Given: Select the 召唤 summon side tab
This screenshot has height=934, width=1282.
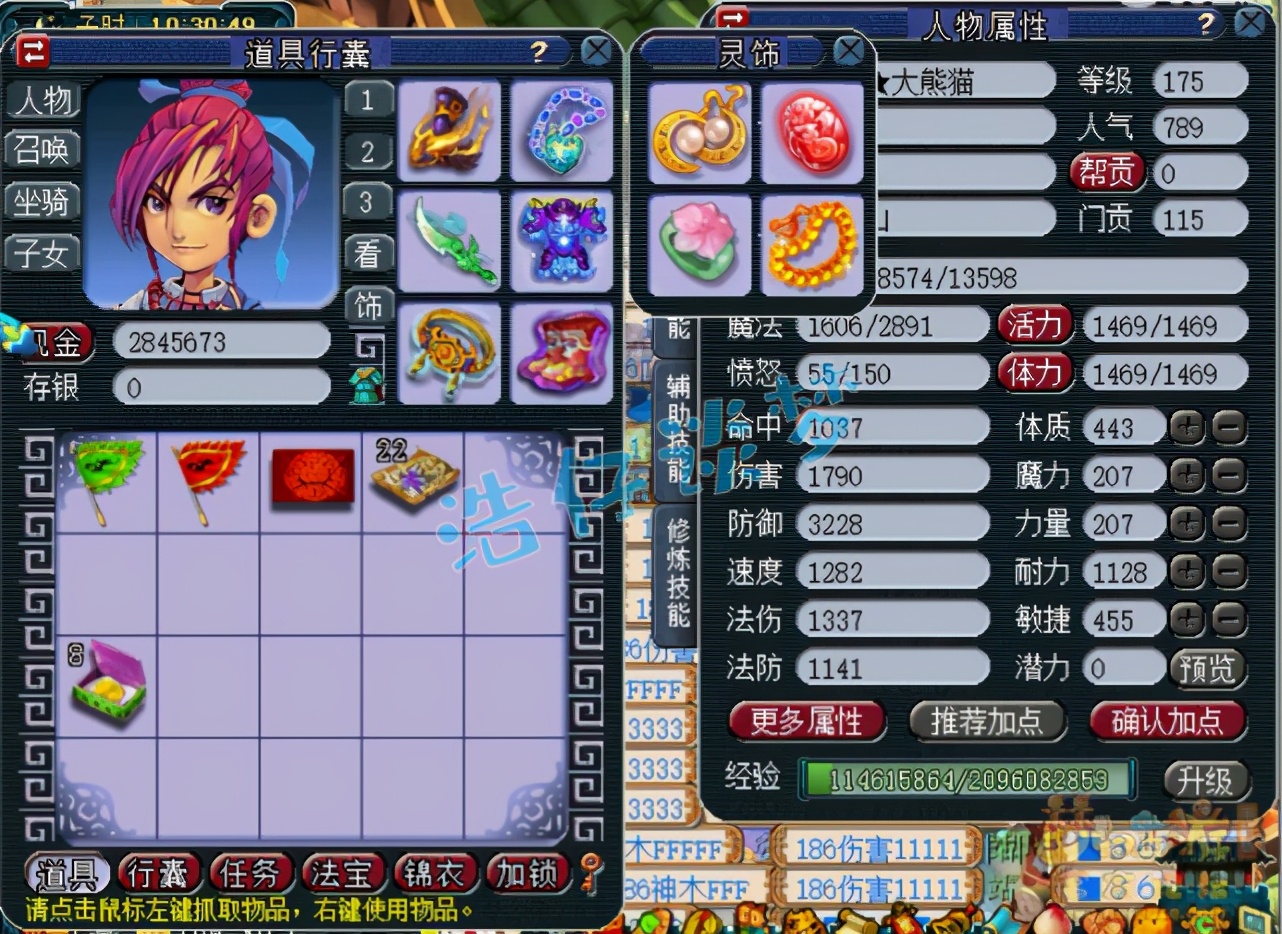Looking at the screenshot, I should pos(42,149).
